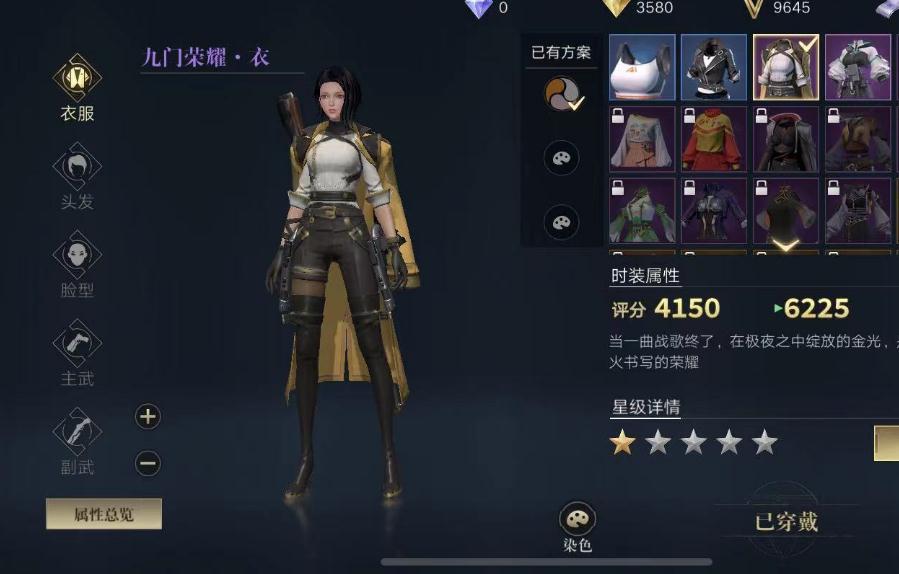Select the 脸型 face shape tab
The image size is (899, 574).
77,262
